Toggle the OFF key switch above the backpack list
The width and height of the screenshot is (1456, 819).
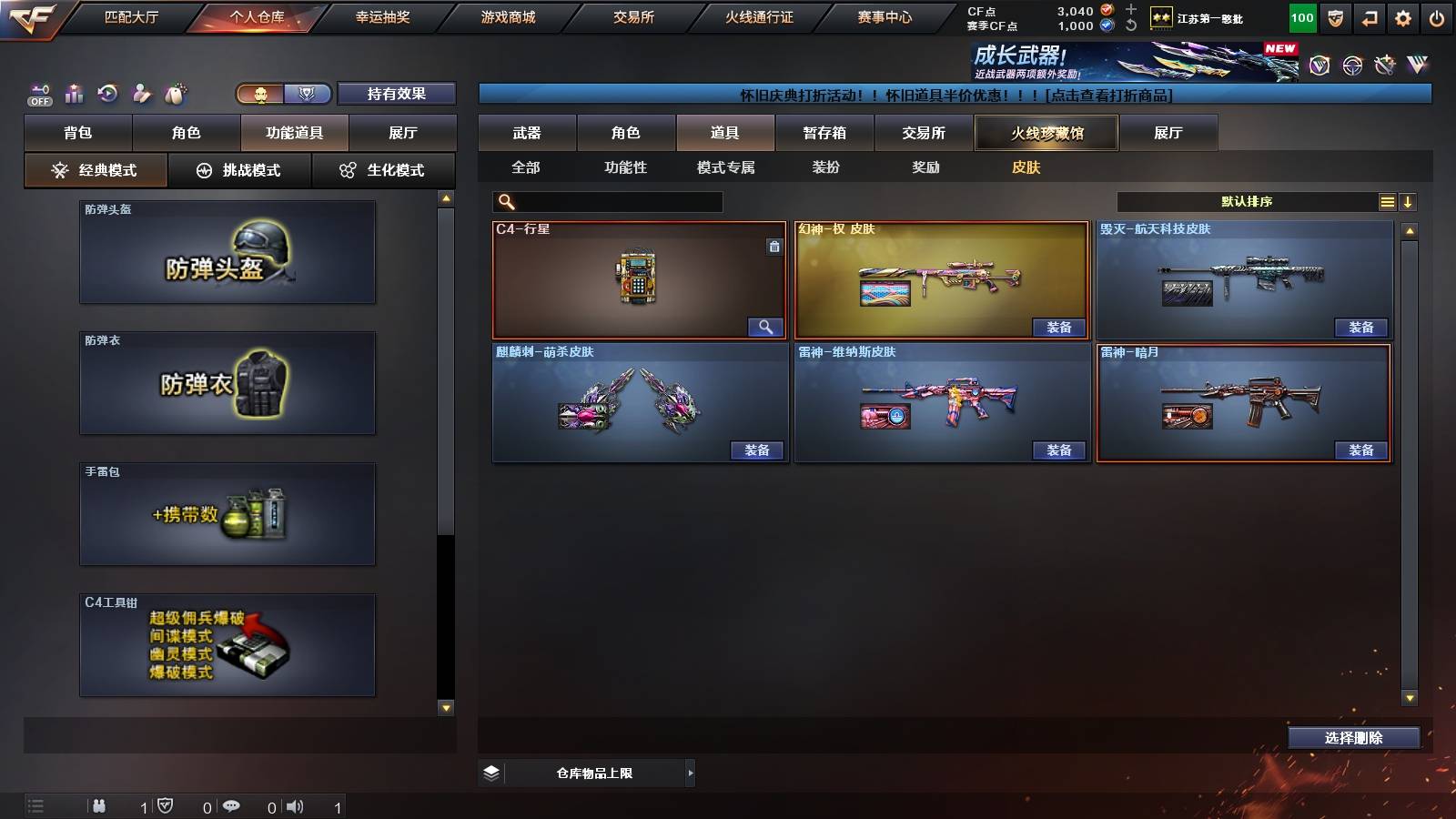click(38, 95)
